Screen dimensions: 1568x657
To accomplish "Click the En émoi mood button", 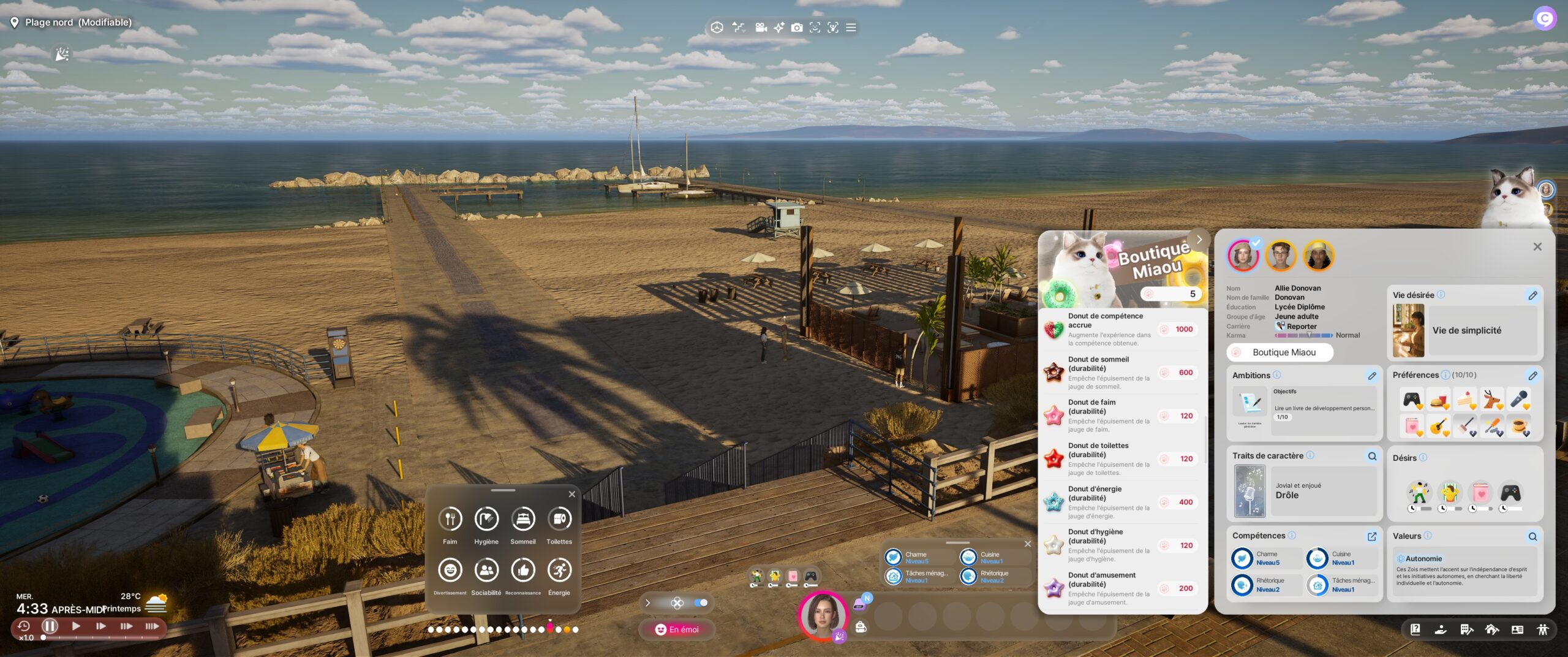I will point(677,629).
